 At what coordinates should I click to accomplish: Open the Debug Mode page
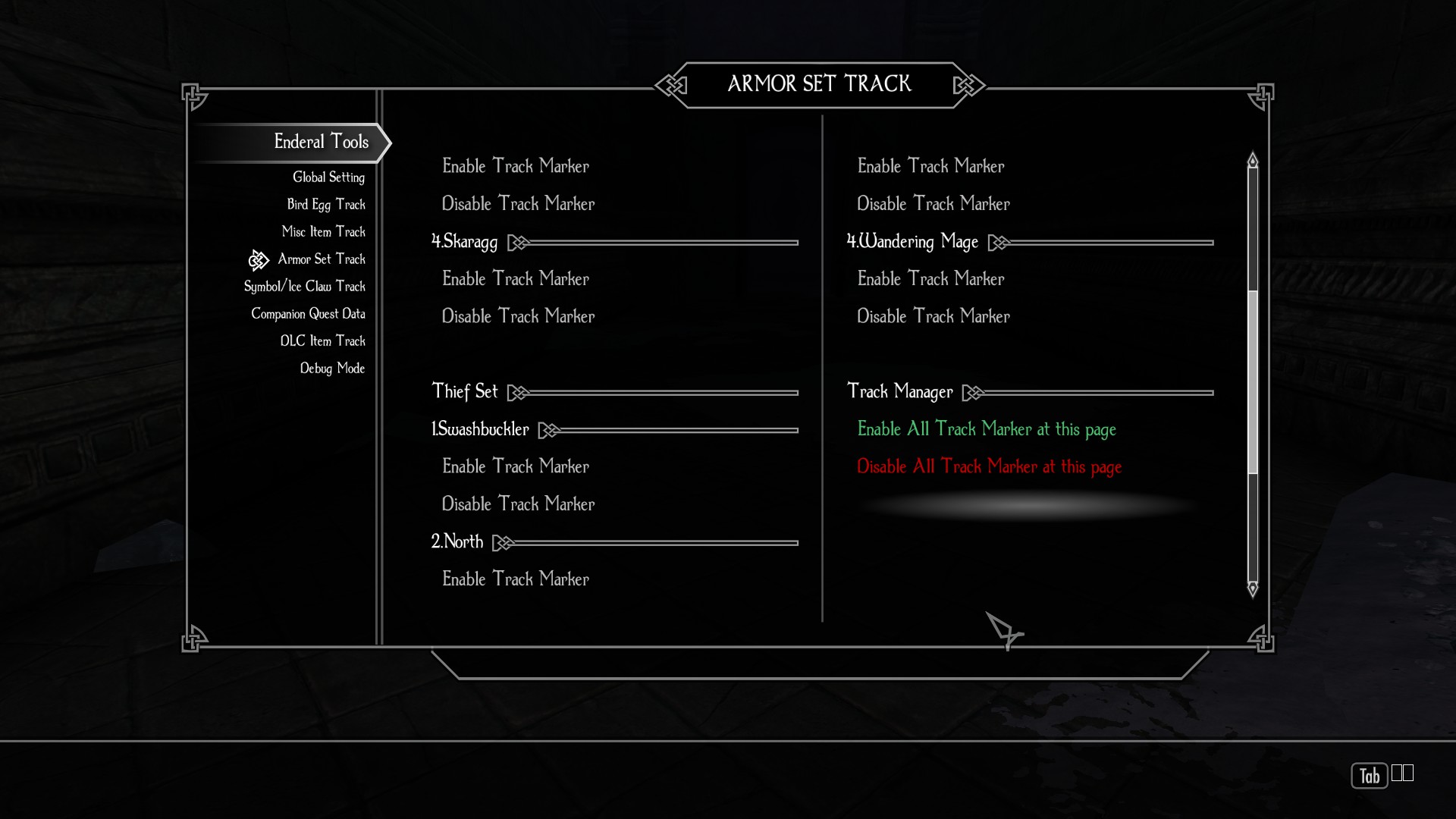[x=332, y=369]
